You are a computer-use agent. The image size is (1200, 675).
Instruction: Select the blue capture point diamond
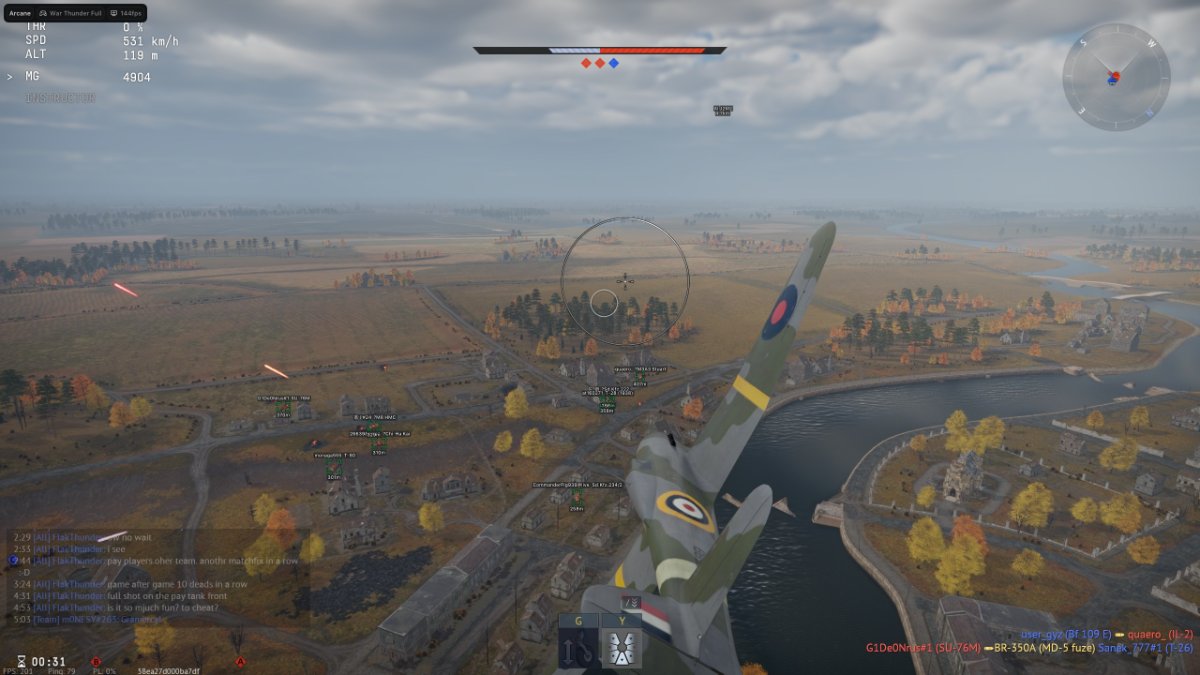613,63
